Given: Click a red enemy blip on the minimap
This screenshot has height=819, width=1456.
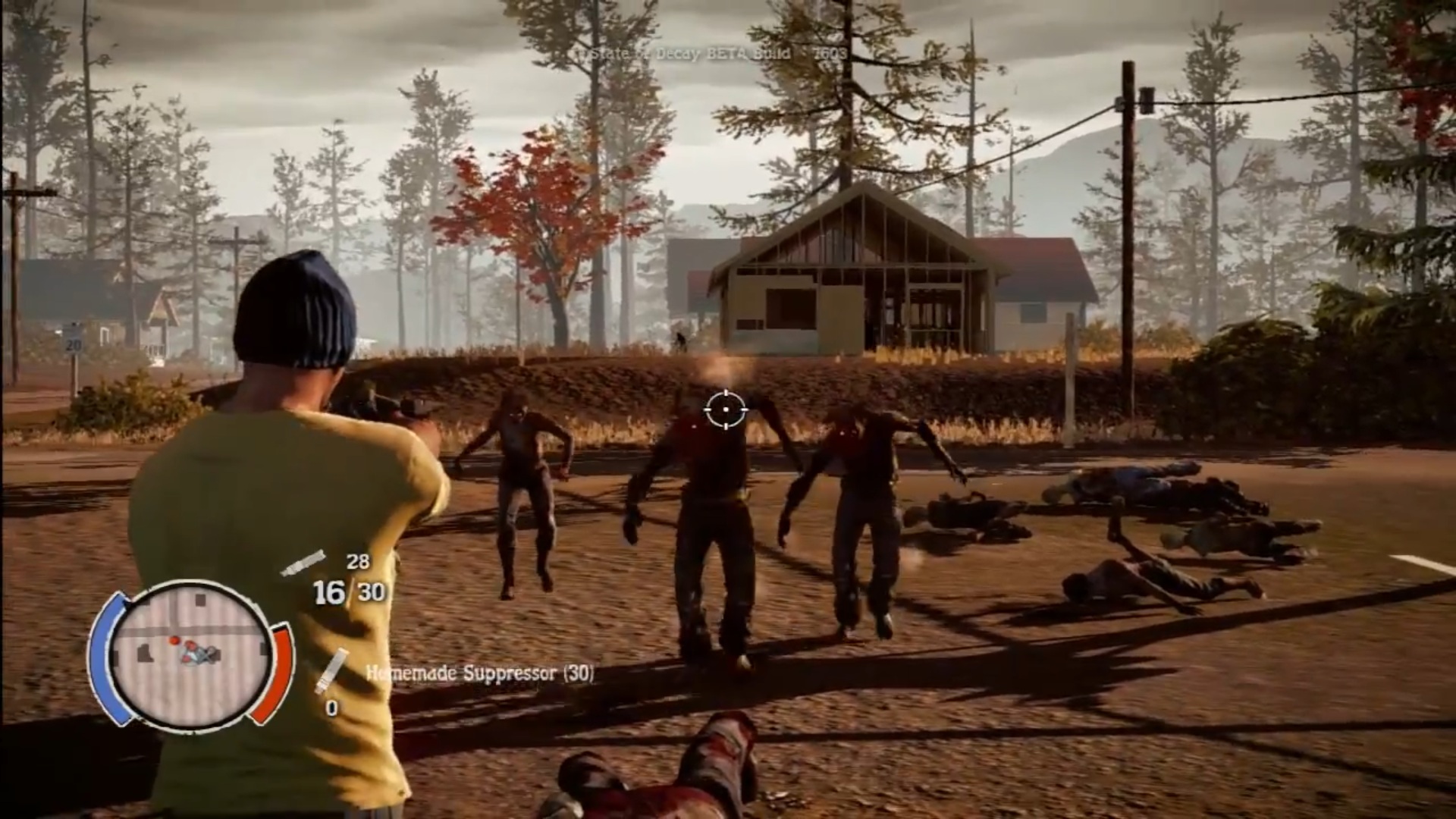Looking at the screenshot, I should click(x=174, y=641).
